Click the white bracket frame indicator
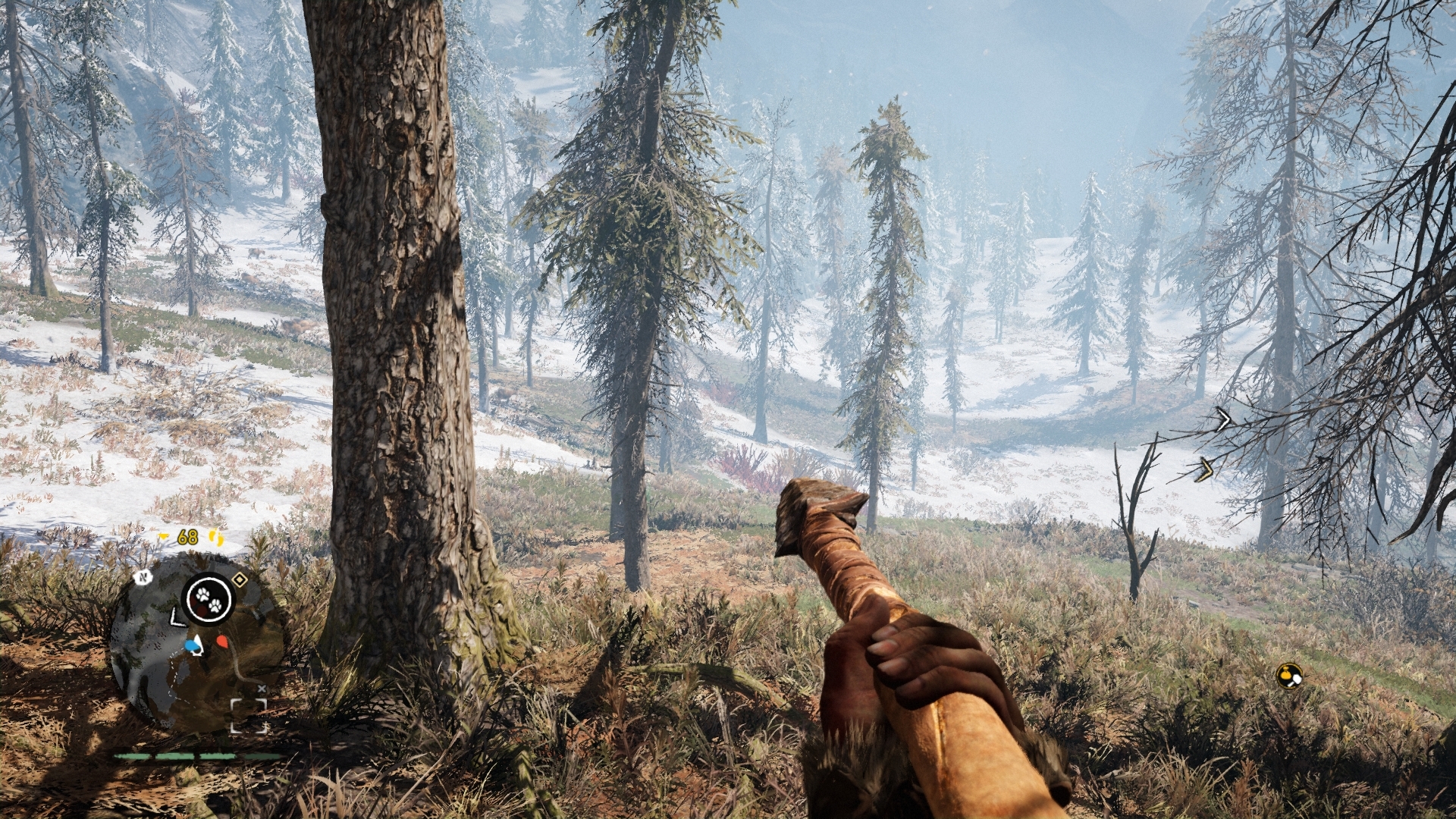 tap(249, 716)
